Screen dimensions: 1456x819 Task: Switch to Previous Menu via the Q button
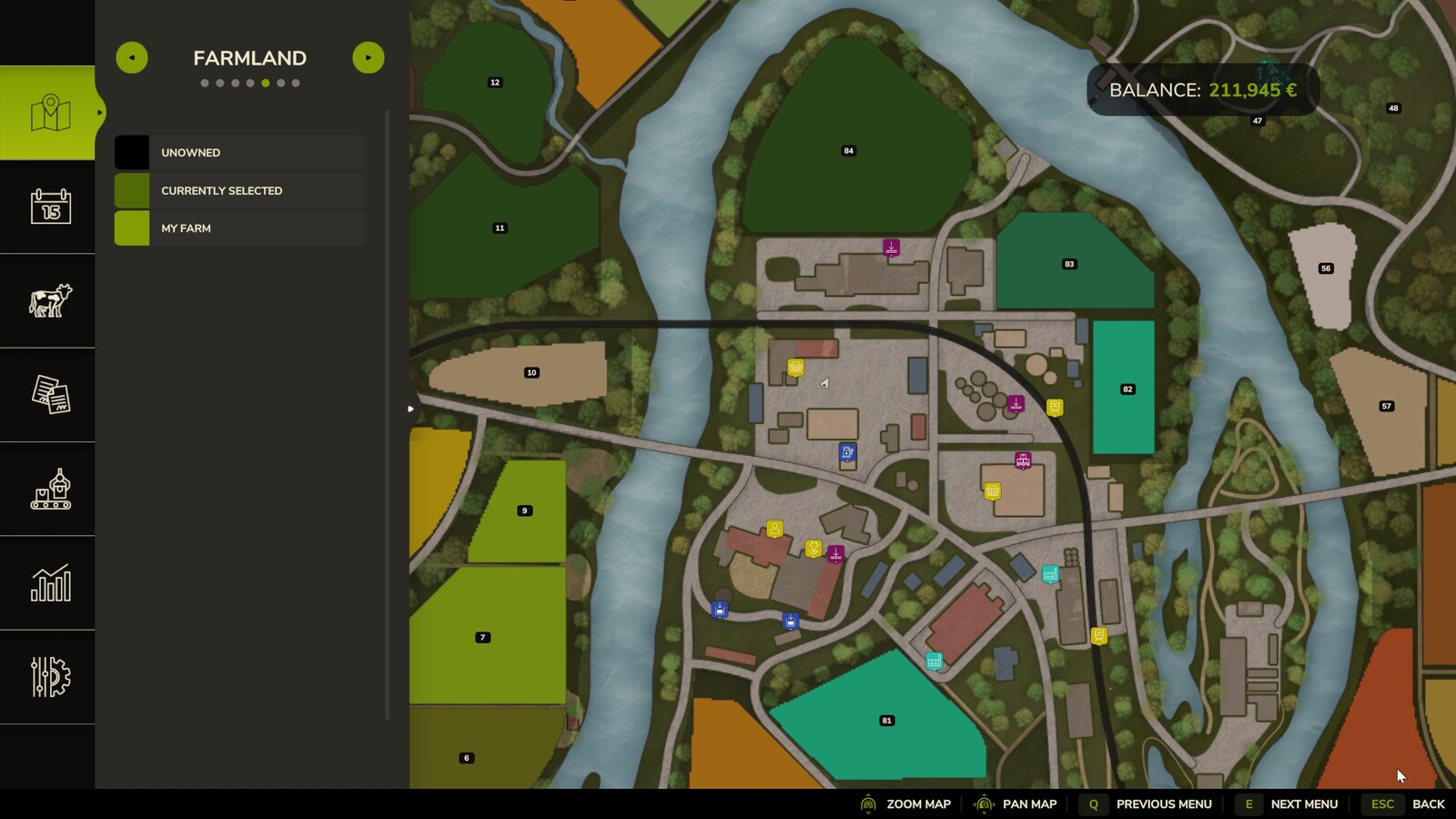click(x=1092, y=804)
